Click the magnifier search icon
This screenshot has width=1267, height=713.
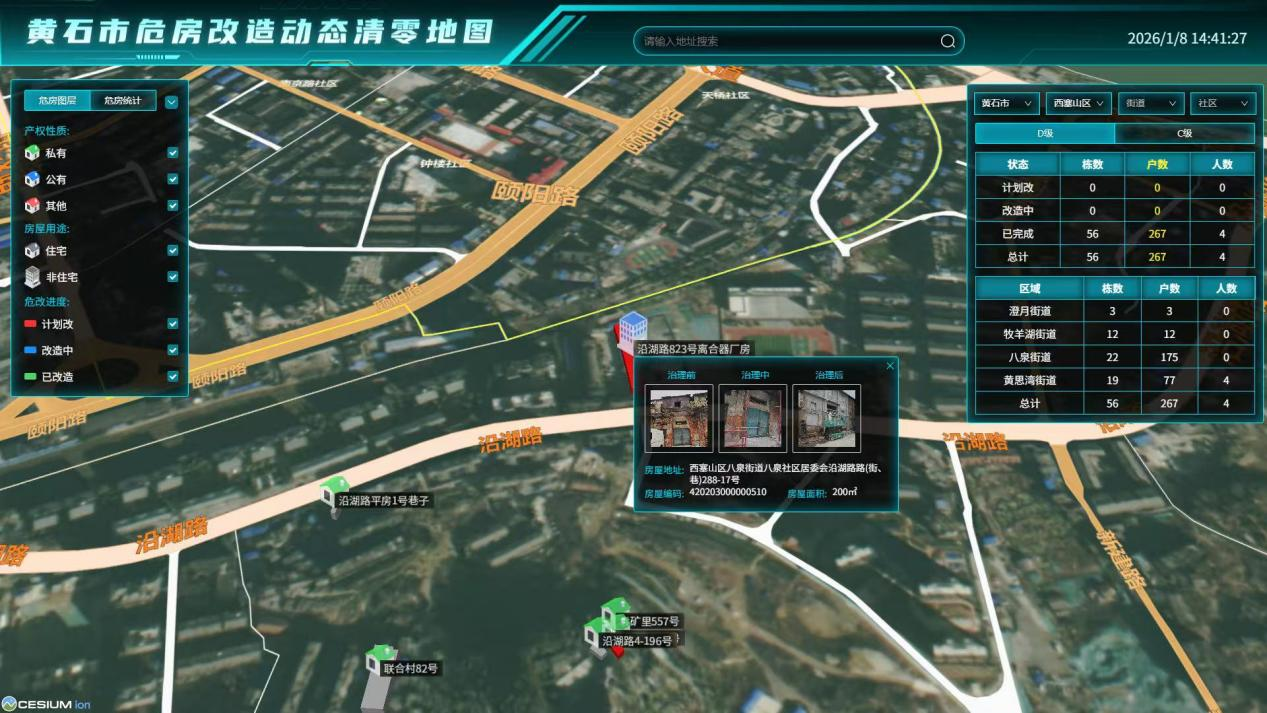tap(947, 41)
